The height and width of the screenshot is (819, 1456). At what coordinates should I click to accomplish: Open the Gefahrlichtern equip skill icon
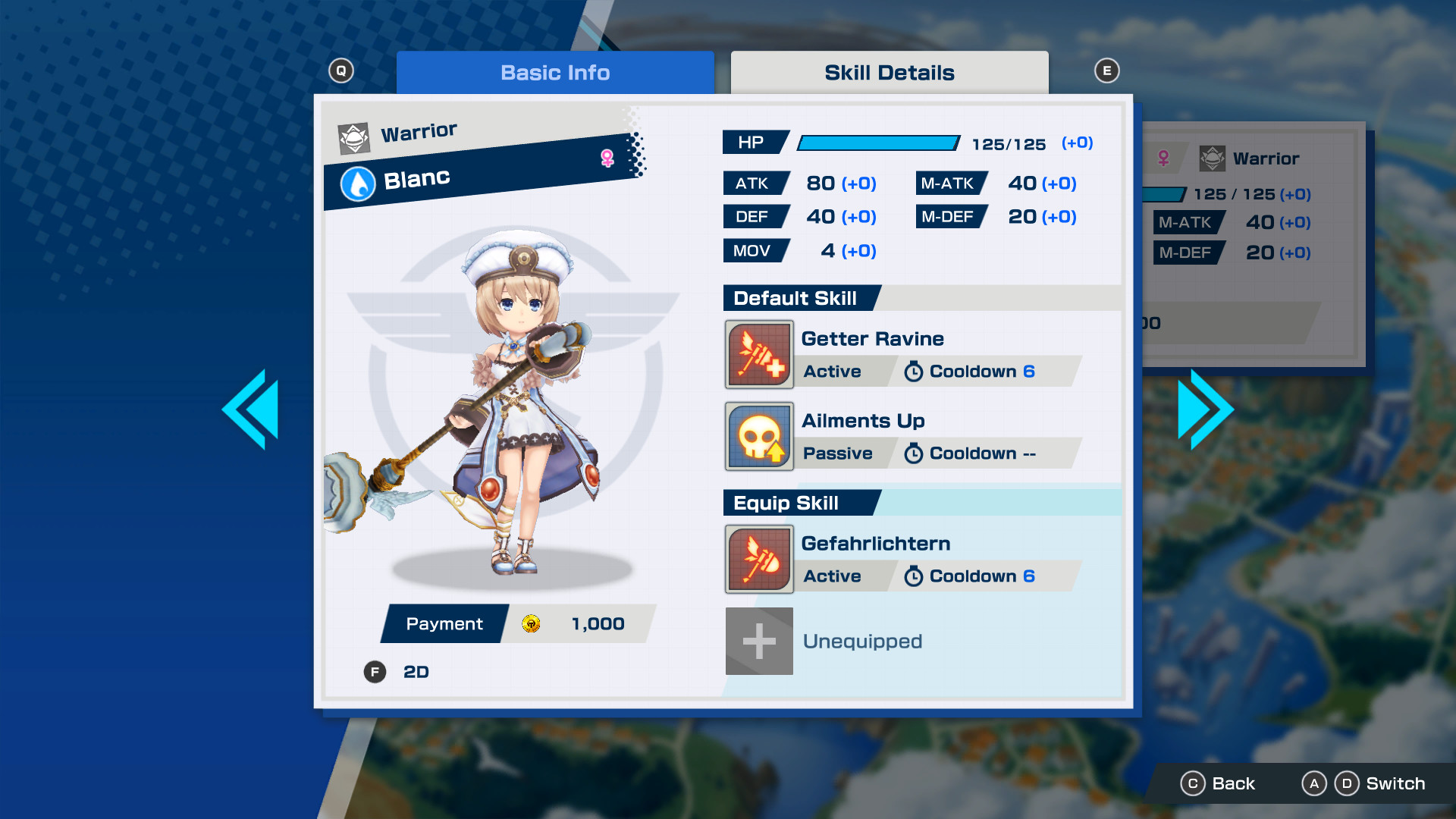(x=759, y=559)
